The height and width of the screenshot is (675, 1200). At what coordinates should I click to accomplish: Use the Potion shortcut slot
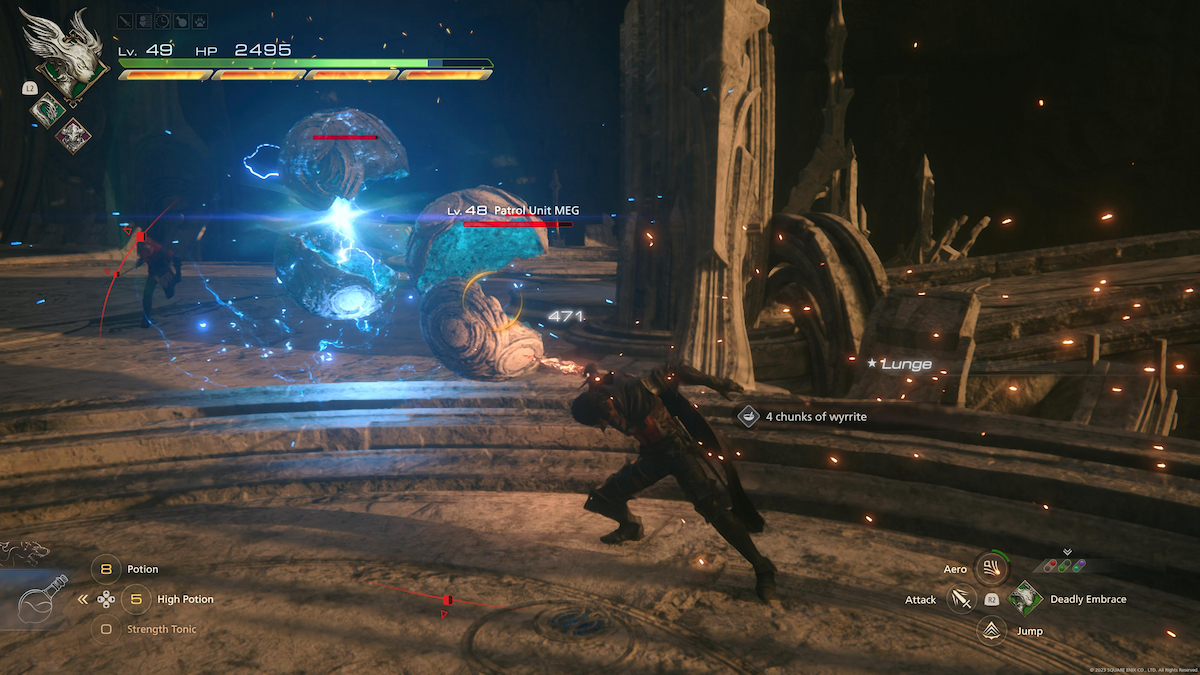(x=107, y=569)
